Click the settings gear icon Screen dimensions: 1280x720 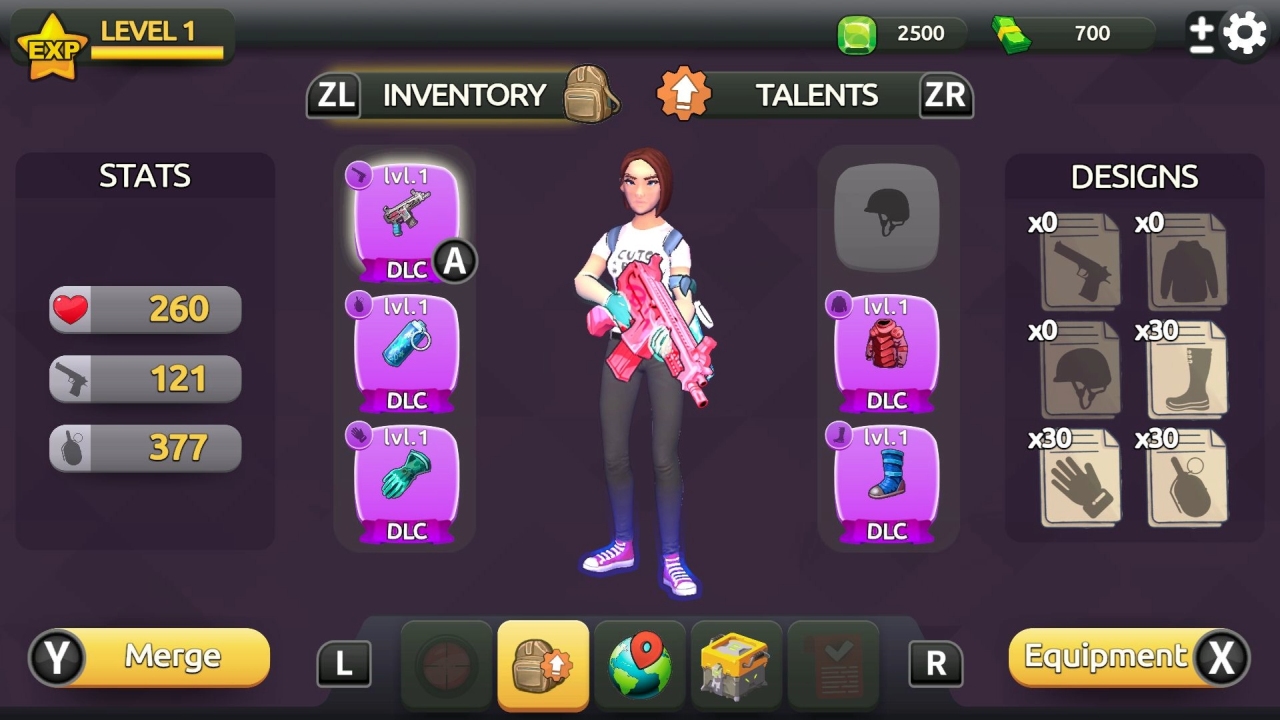coord(1243,31)
